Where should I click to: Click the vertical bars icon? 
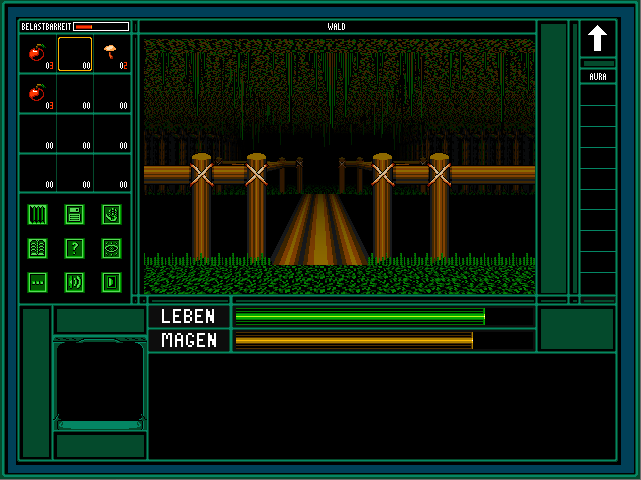pyautogui.click(x=38, y=213)
